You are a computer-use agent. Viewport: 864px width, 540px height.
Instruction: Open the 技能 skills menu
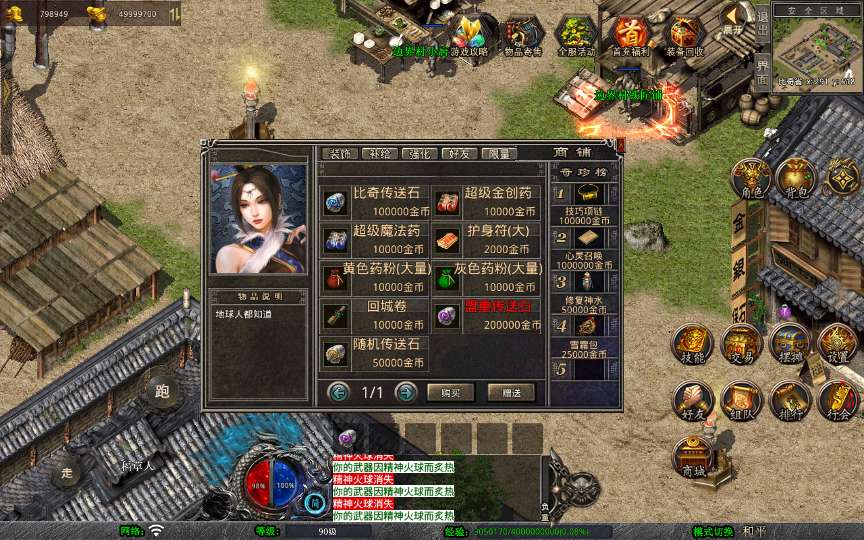click(692, 343)
